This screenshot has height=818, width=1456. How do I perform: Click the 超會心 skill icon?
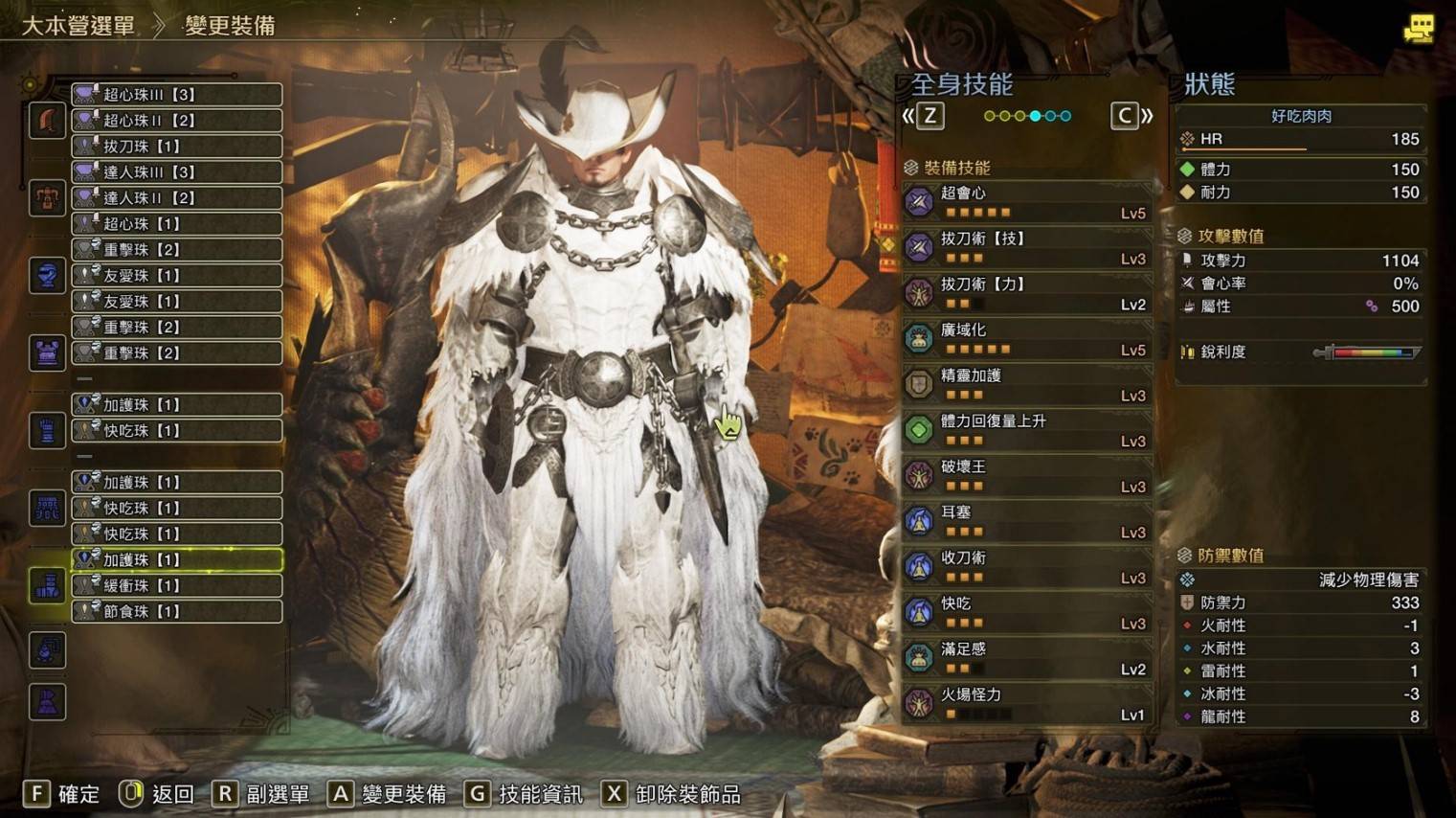[x=917, y=202]
